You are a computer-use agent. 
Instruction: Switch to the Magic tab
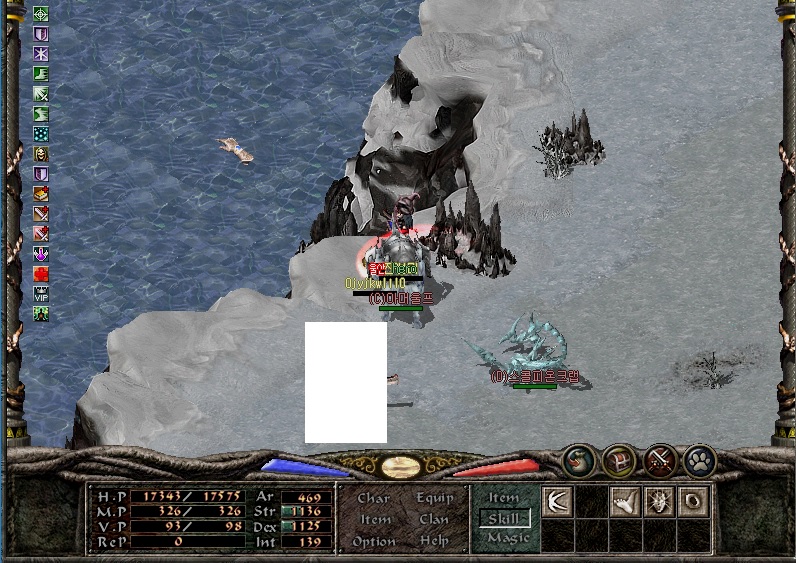pyautogui.click(x=507, y=538)
